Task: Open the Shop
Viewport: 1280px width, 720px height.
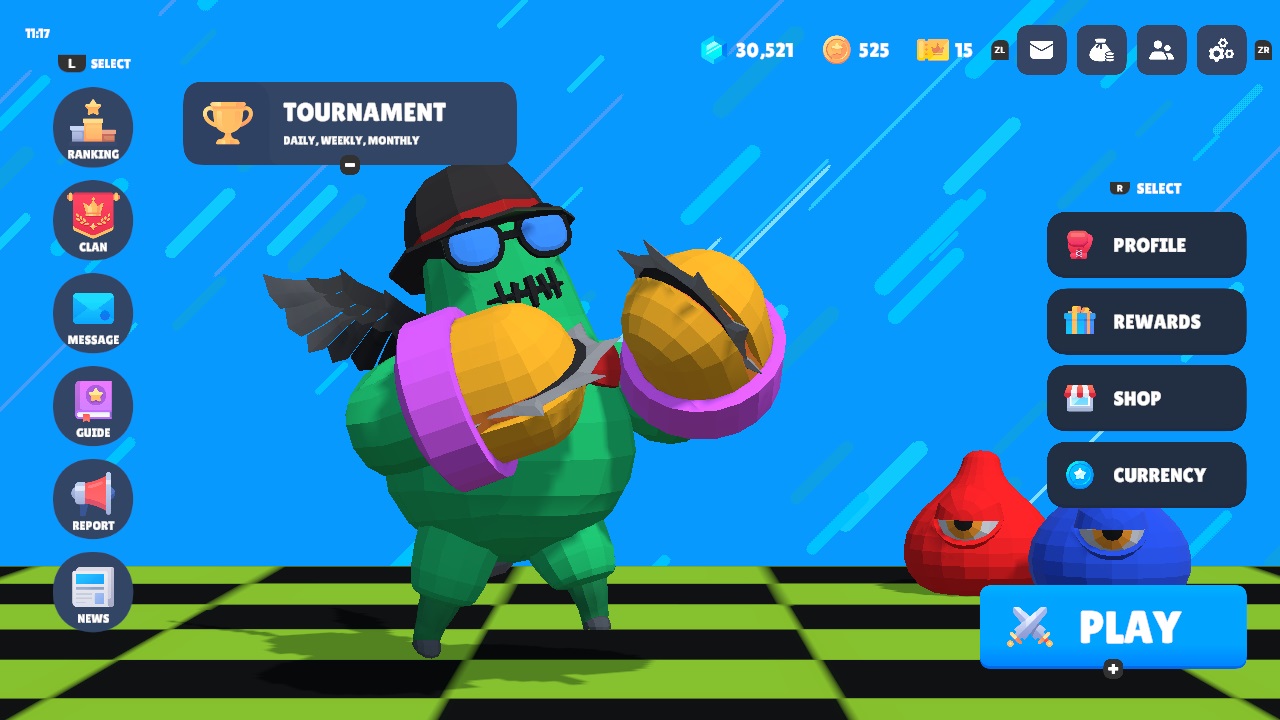Action: pyautogui.click(x=1146, y=398)
